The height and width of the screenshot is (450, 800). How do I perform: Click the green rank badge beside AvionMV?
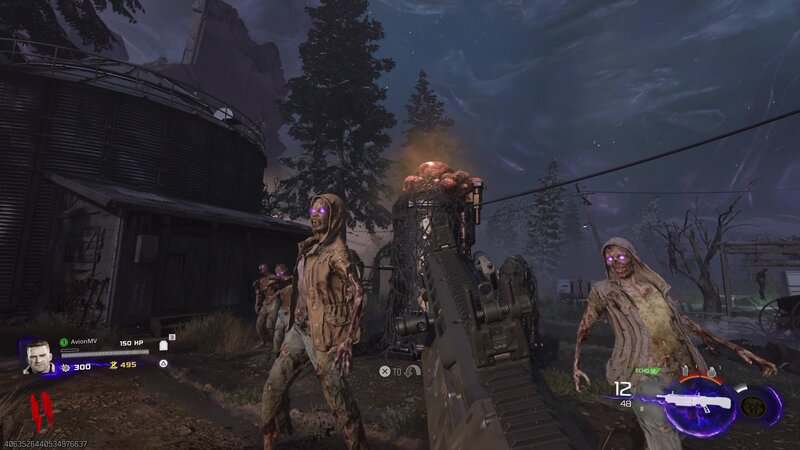point(64,341)
